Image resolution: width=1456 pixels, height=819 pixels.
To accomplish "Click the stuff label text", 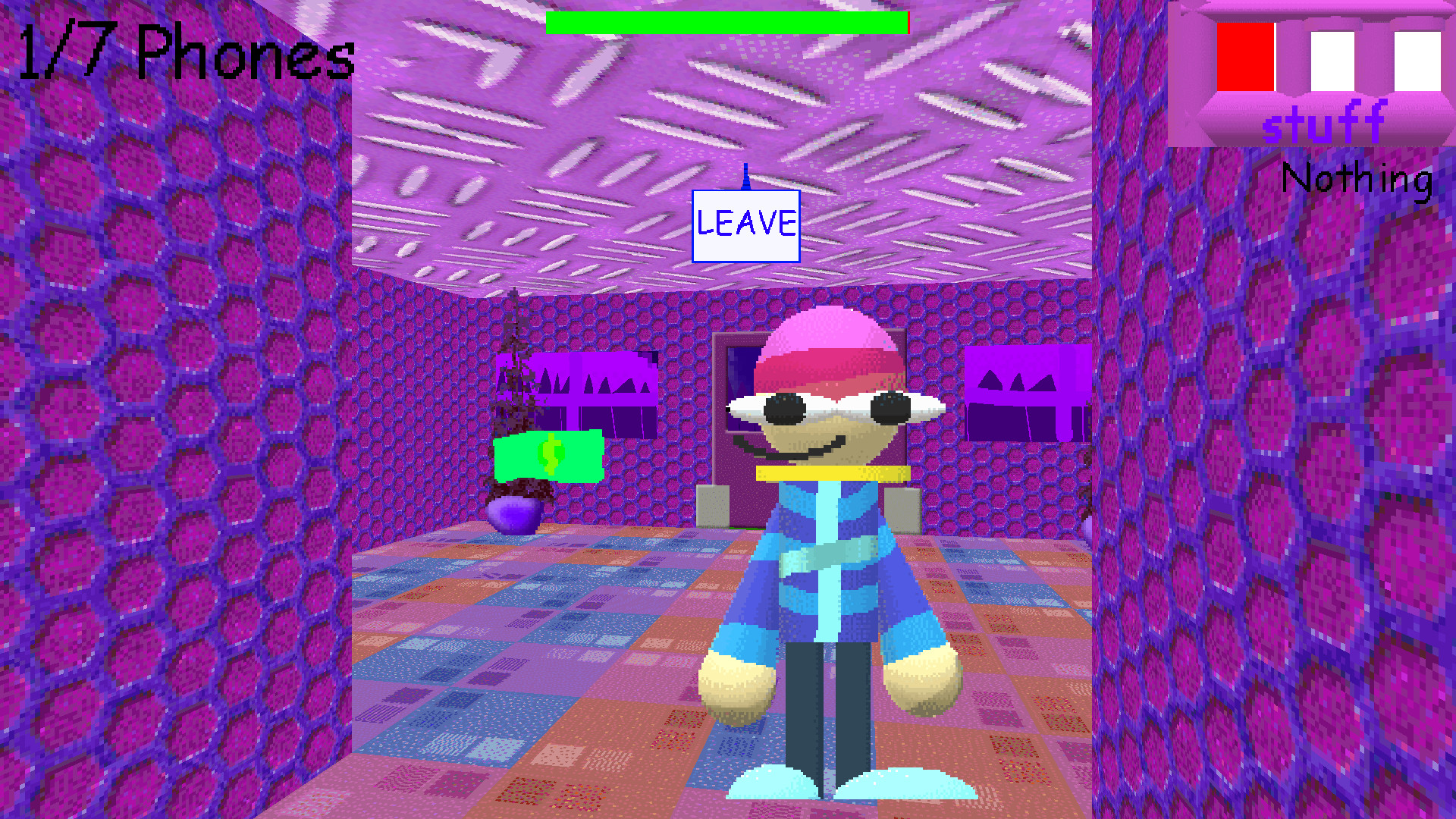I will pyautogui.click(x=1324, y=124).
